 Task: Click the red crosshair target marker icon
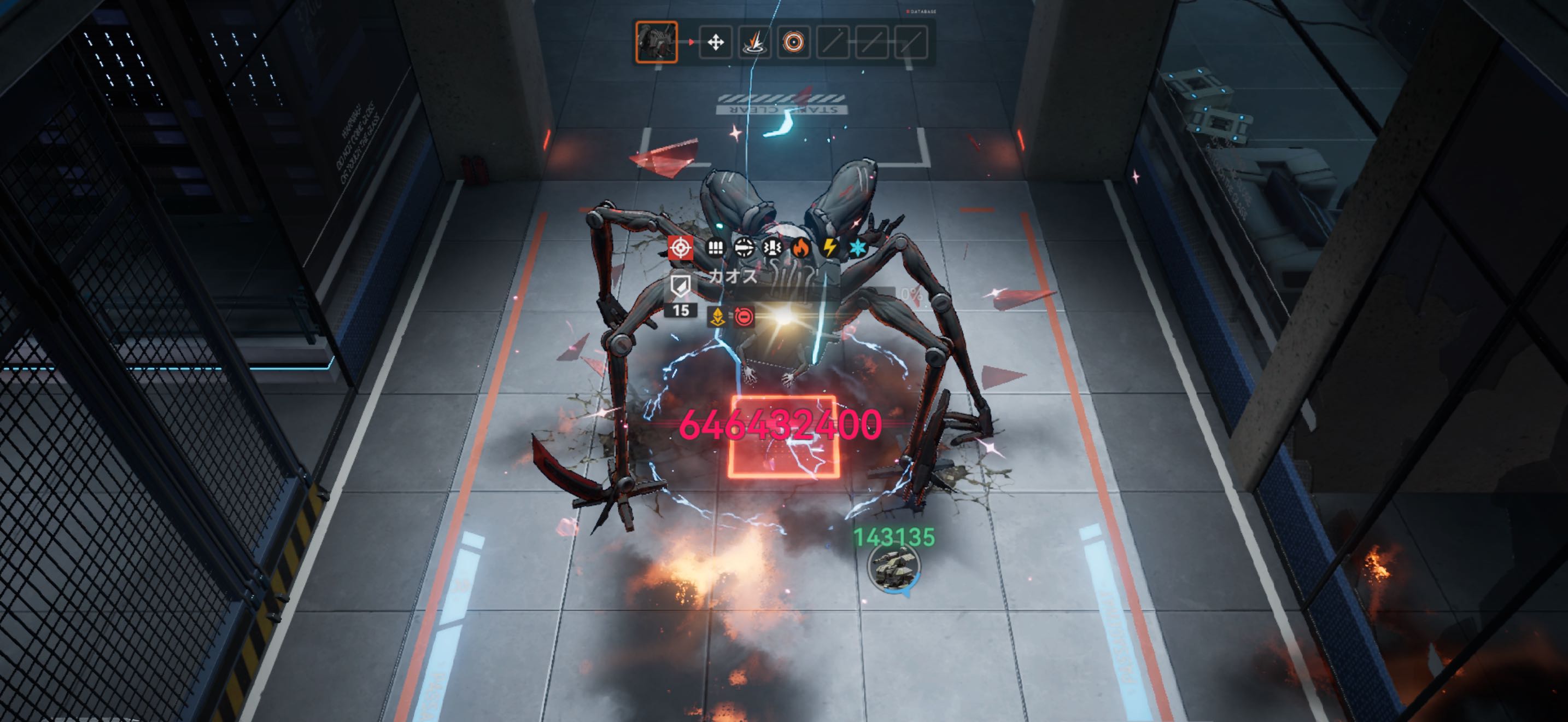click(681, 248)
